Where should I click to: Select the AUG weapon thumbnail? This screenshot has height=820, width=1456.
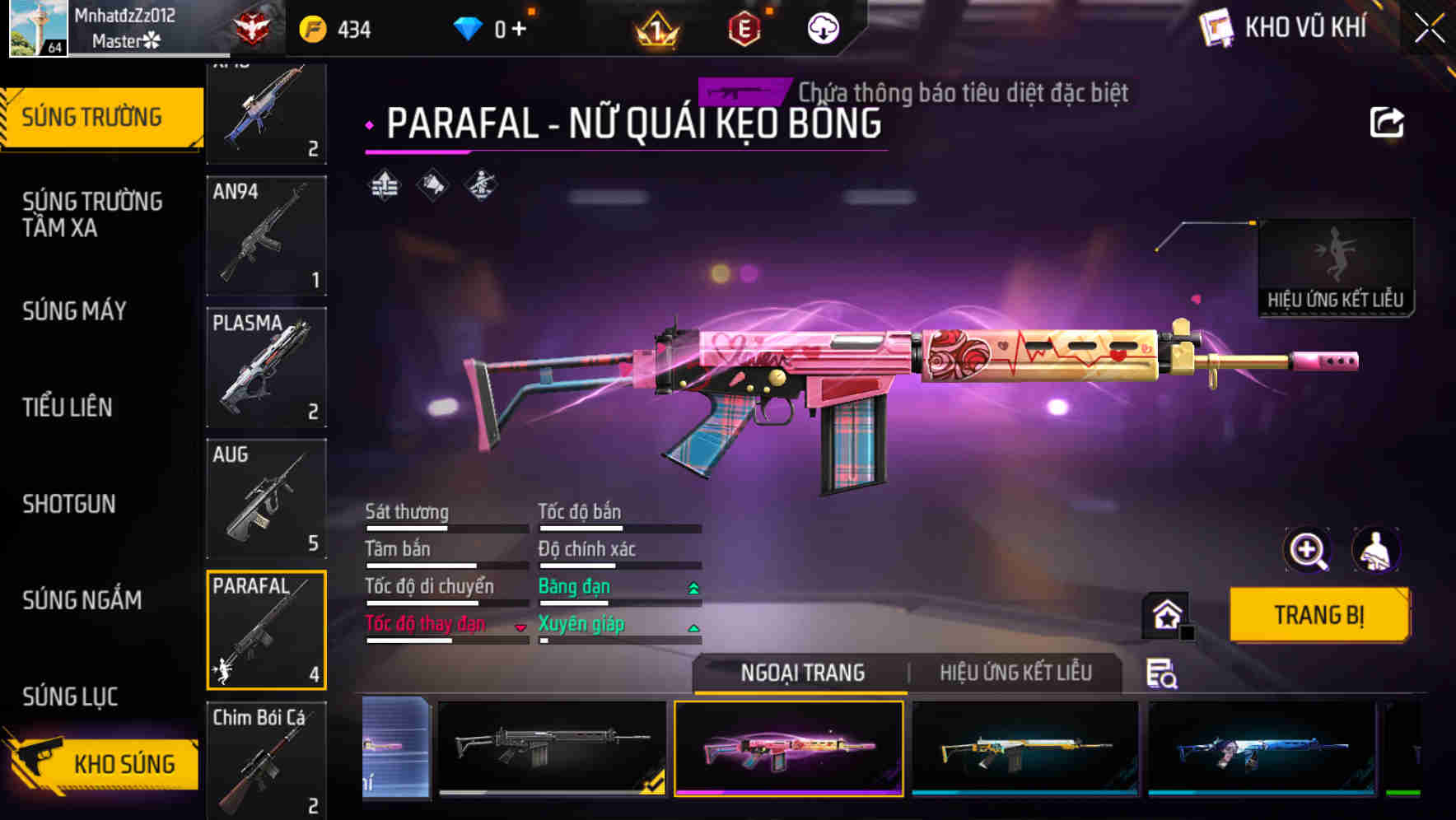pyautogui.click(x=265, y=499)
